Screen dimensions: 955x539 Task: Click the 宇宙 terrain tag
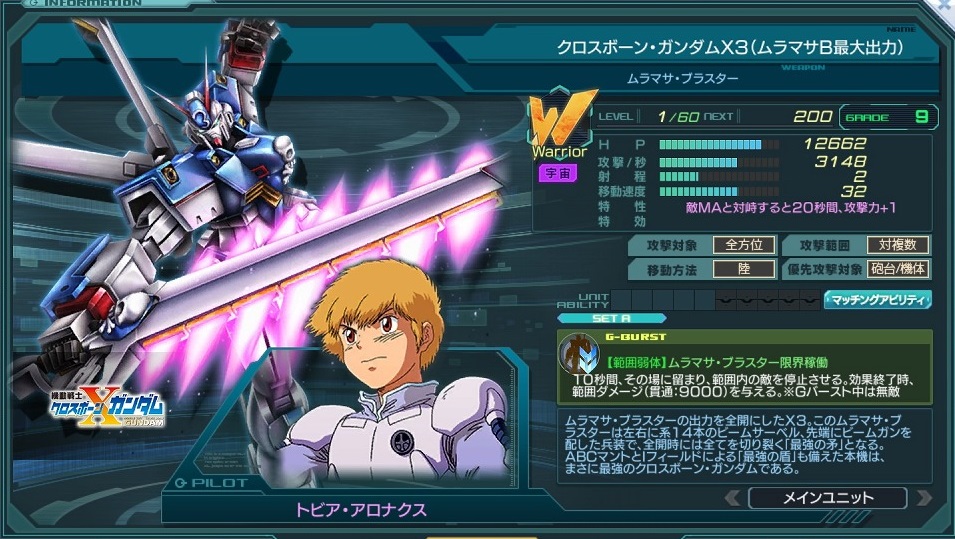tap(558, 173)
